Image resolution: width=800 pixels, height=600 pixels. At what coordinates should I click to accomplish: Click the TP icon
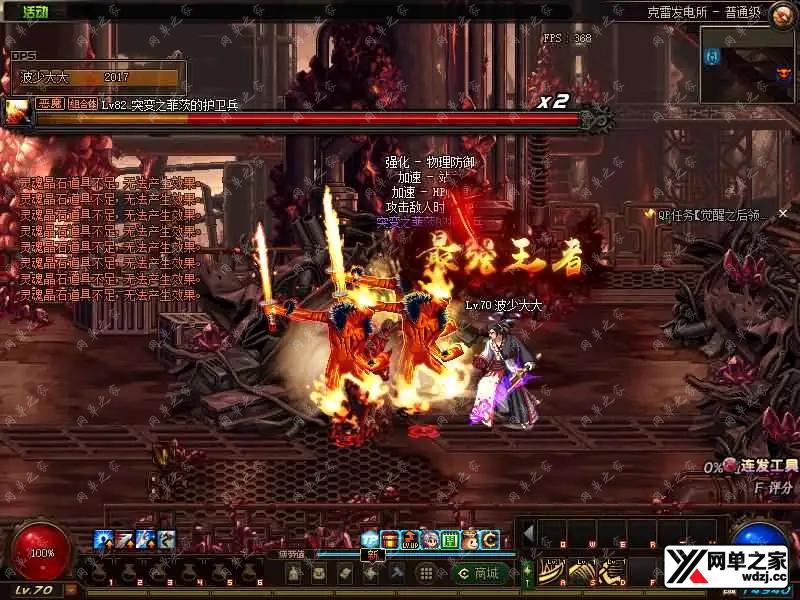click(371, 540)
